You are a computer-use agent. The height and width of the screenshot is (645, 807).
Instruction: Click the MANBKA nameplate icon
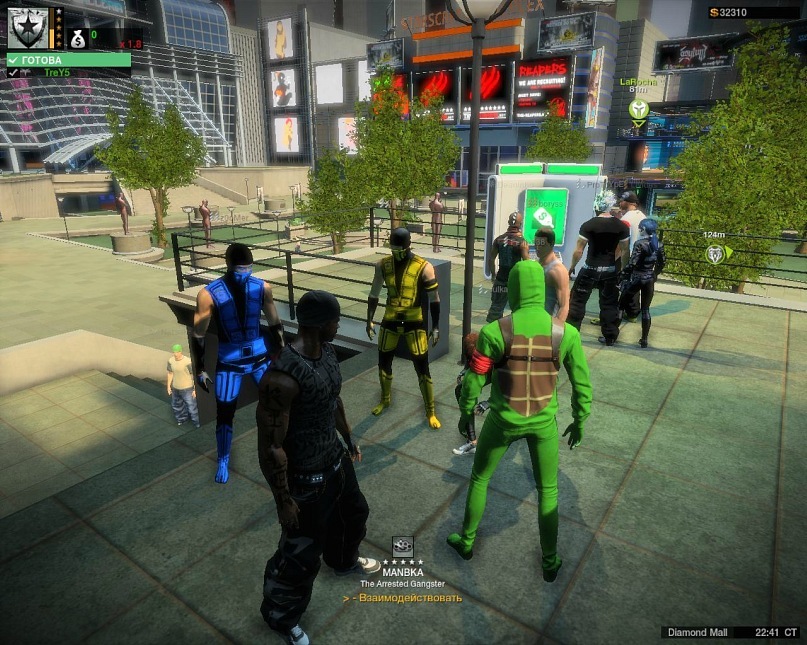(x=402, y=546)
